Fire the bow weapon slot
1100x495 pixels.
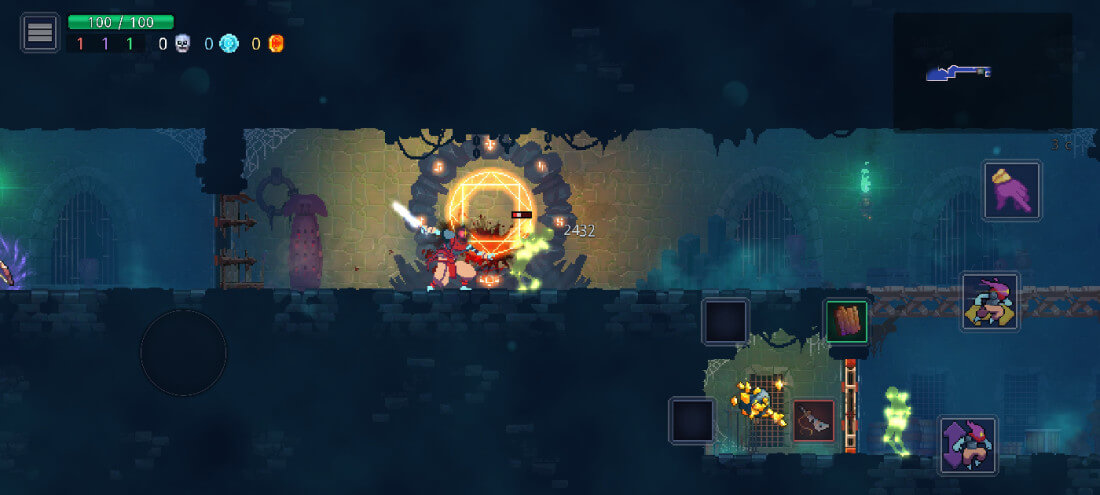(814, 421)
